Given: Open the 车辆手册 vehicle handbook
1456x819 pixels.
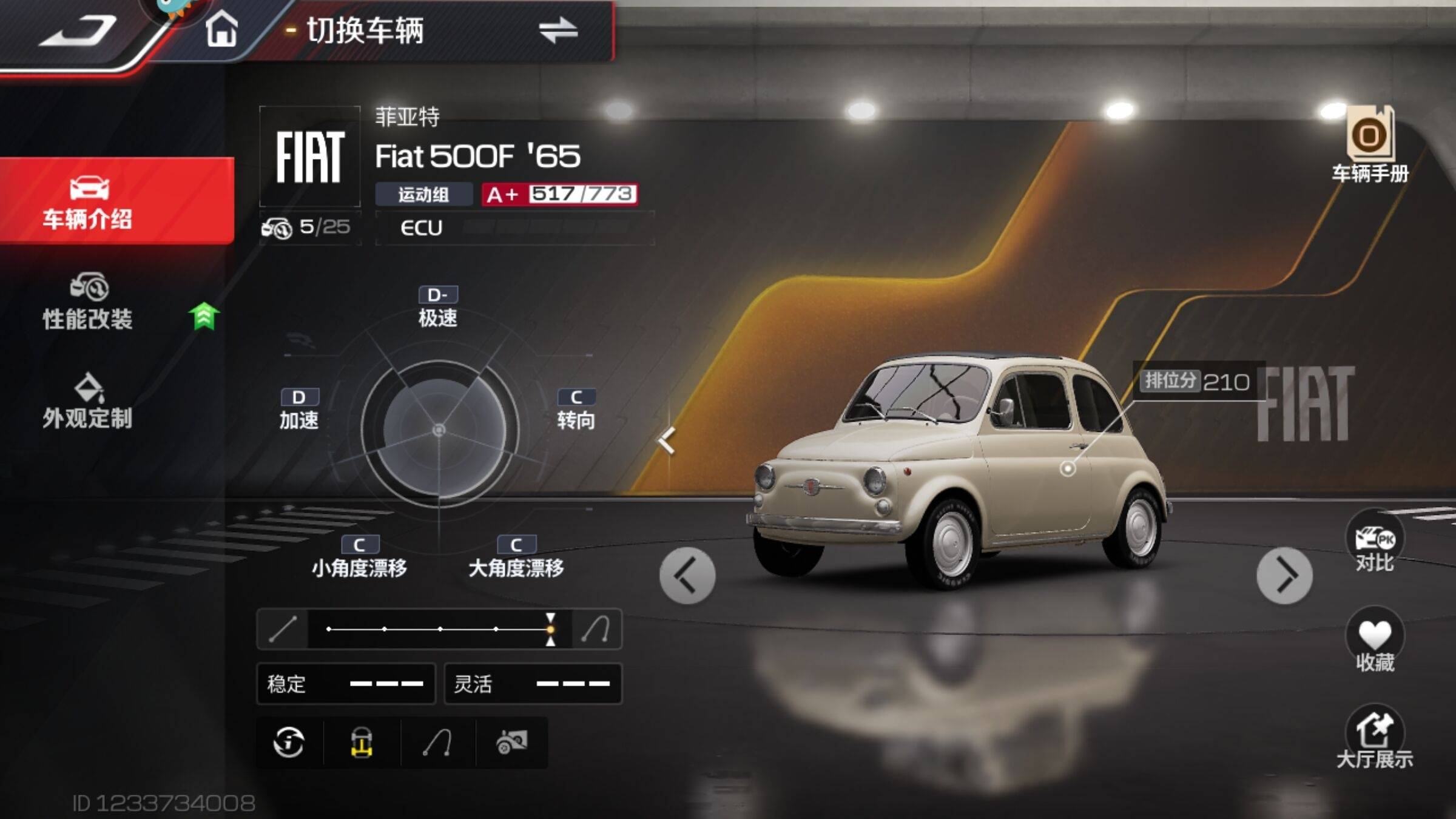Looking at the screenshot, I should [x=1370, y=146].
